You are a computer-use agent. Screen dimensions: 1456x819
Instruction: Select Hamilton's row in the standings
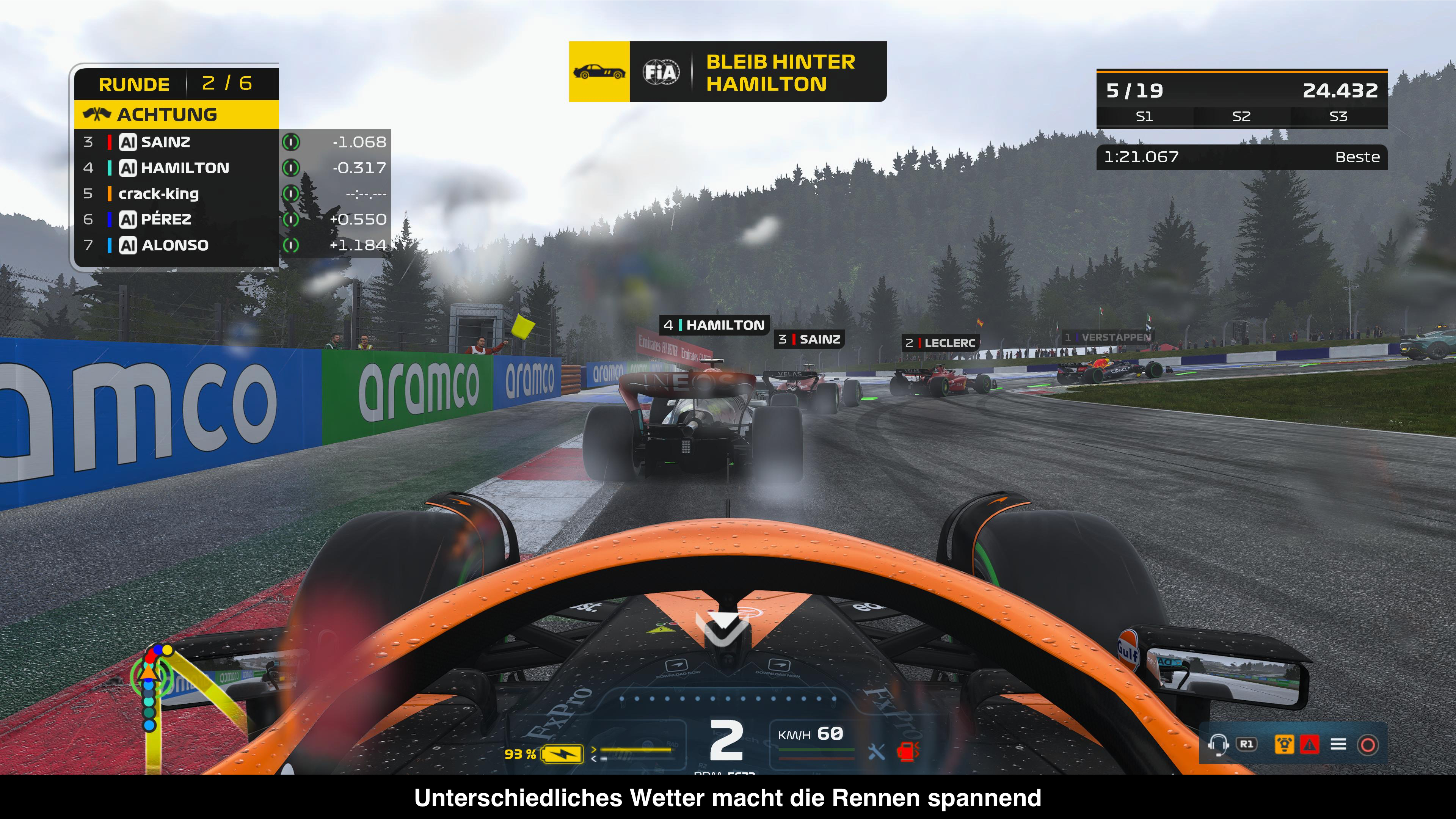175,168
